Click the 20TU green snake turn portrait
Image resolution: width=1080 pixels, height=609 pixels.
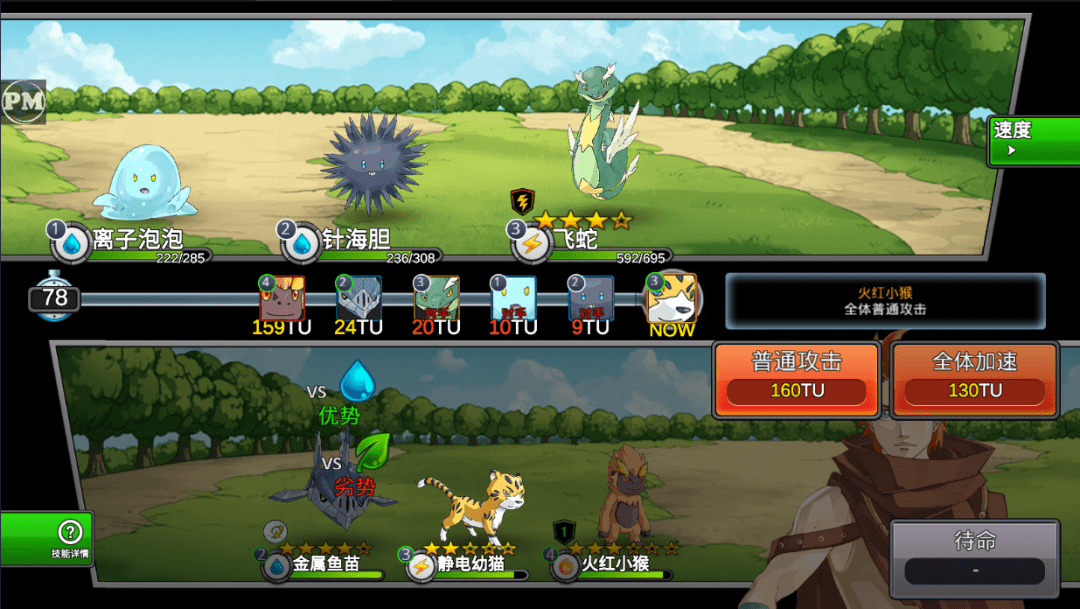(436, 298)
